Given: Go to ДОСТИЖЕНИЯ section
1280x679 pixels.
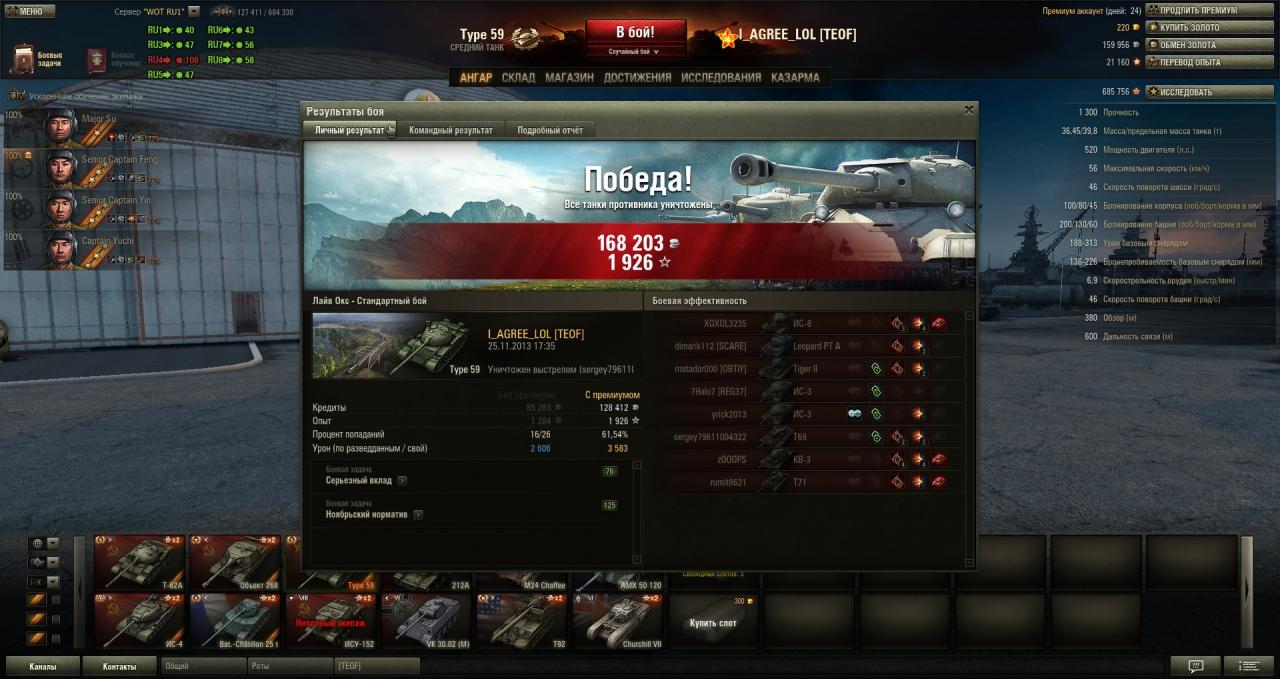Looking at the screenshot, I should tap(637, 77).
